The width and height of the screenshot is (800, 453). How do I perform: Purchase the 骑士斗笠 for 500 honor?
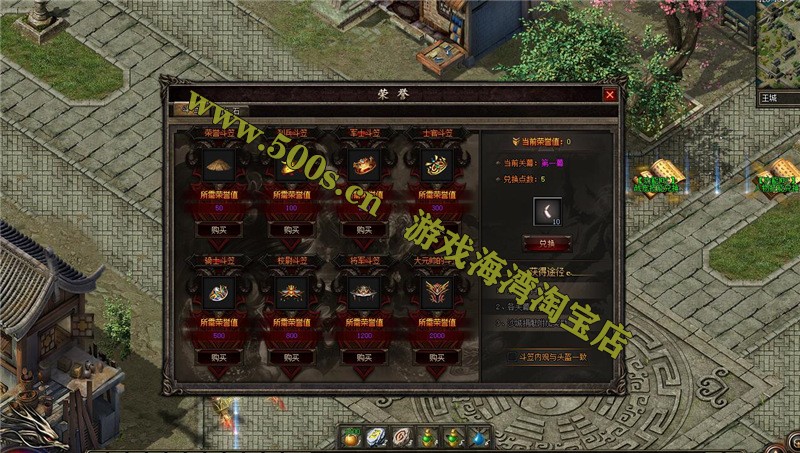(x=220, y=356)
